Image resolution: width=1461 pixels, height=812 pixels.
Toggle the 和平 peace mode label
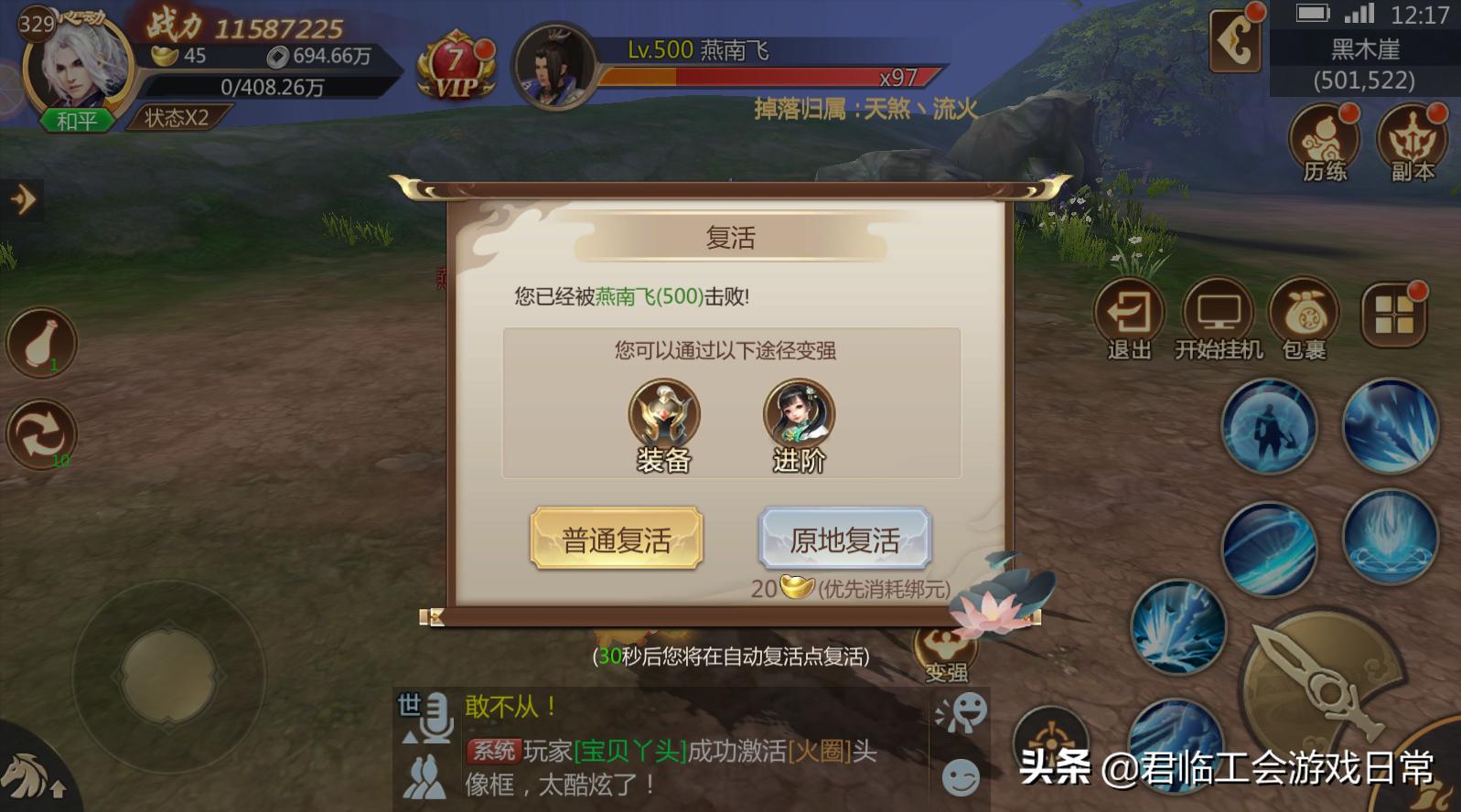coord(77,120)
